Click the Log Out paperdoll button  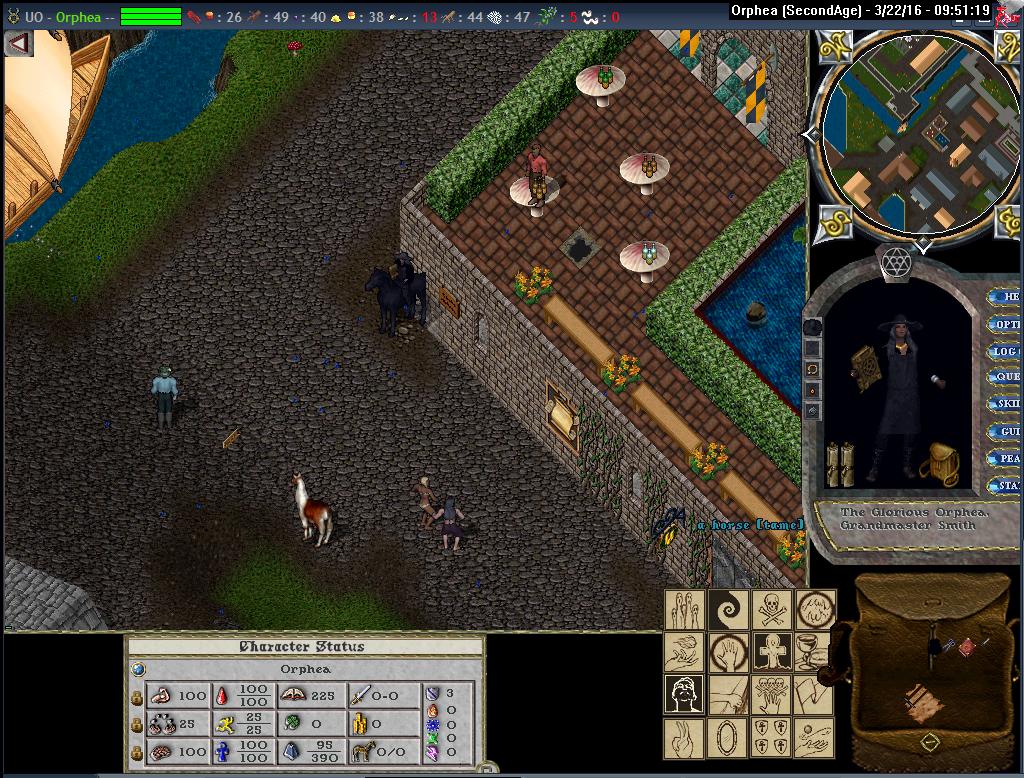(x=1005, y=351)
